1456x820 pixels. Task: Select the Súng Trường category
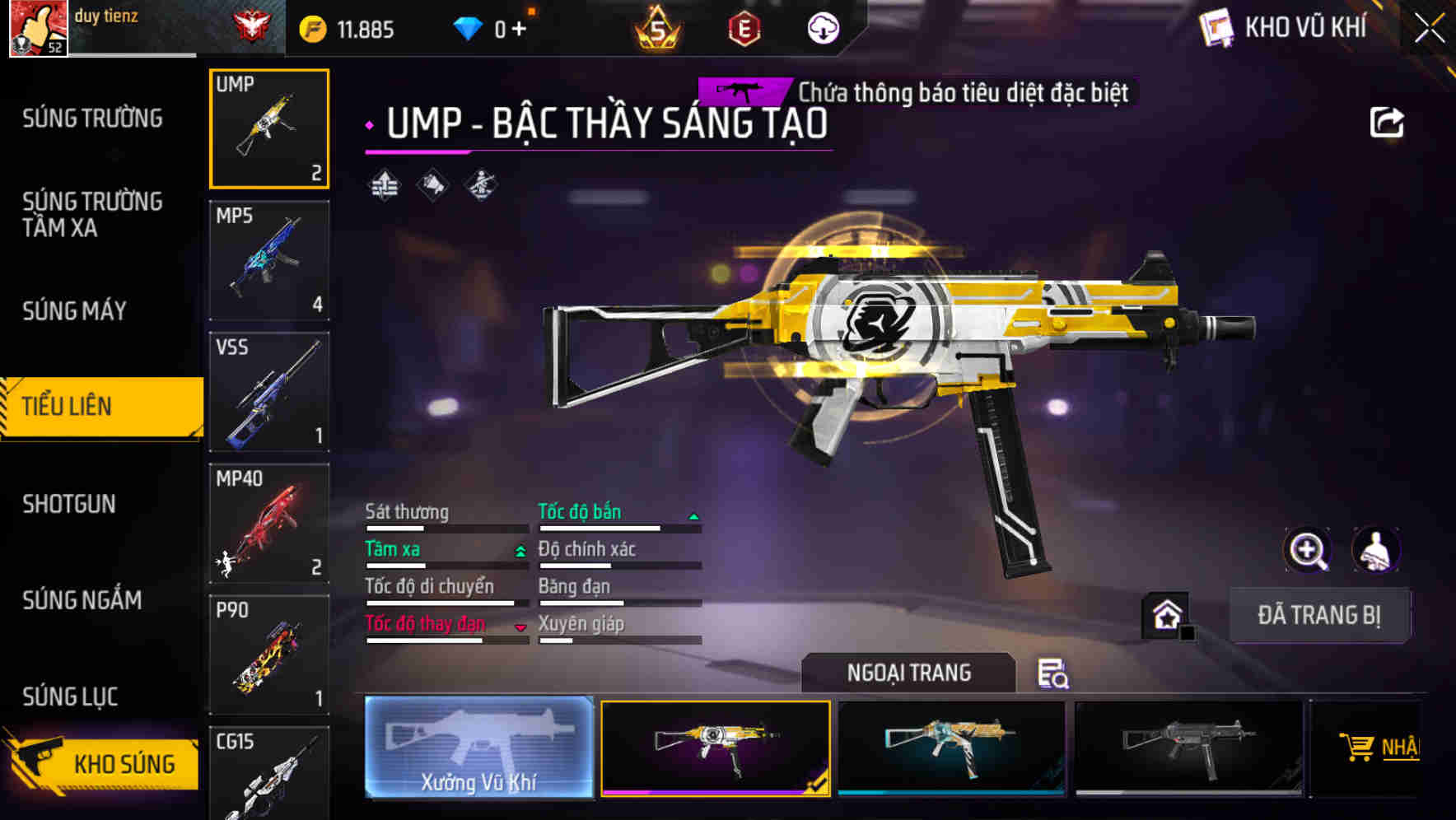[92, 119]
